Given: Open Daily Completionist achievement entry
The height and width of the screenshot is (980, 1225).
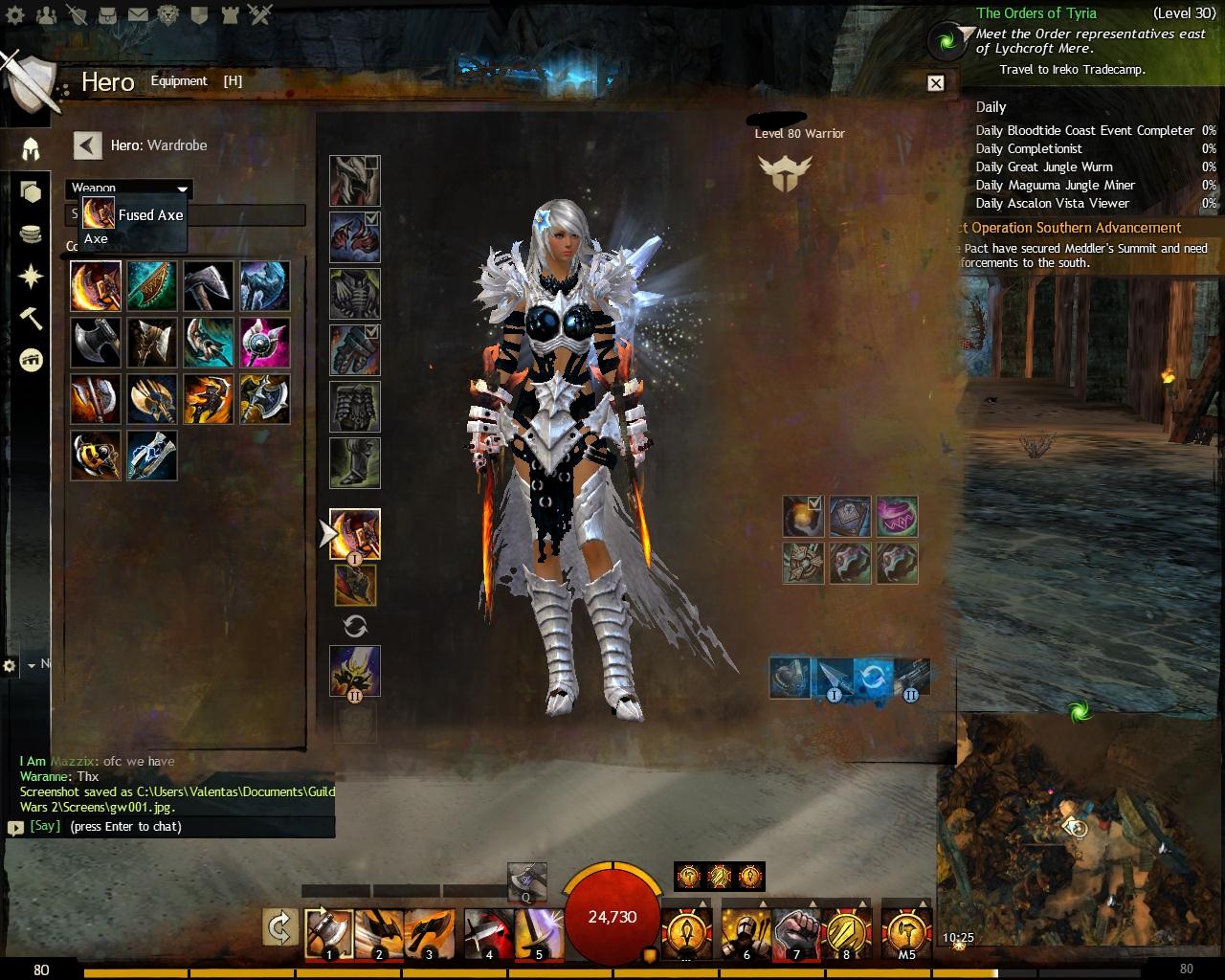Looking at the screenshot, I should pyautogui.click(x=1029, y=148).
